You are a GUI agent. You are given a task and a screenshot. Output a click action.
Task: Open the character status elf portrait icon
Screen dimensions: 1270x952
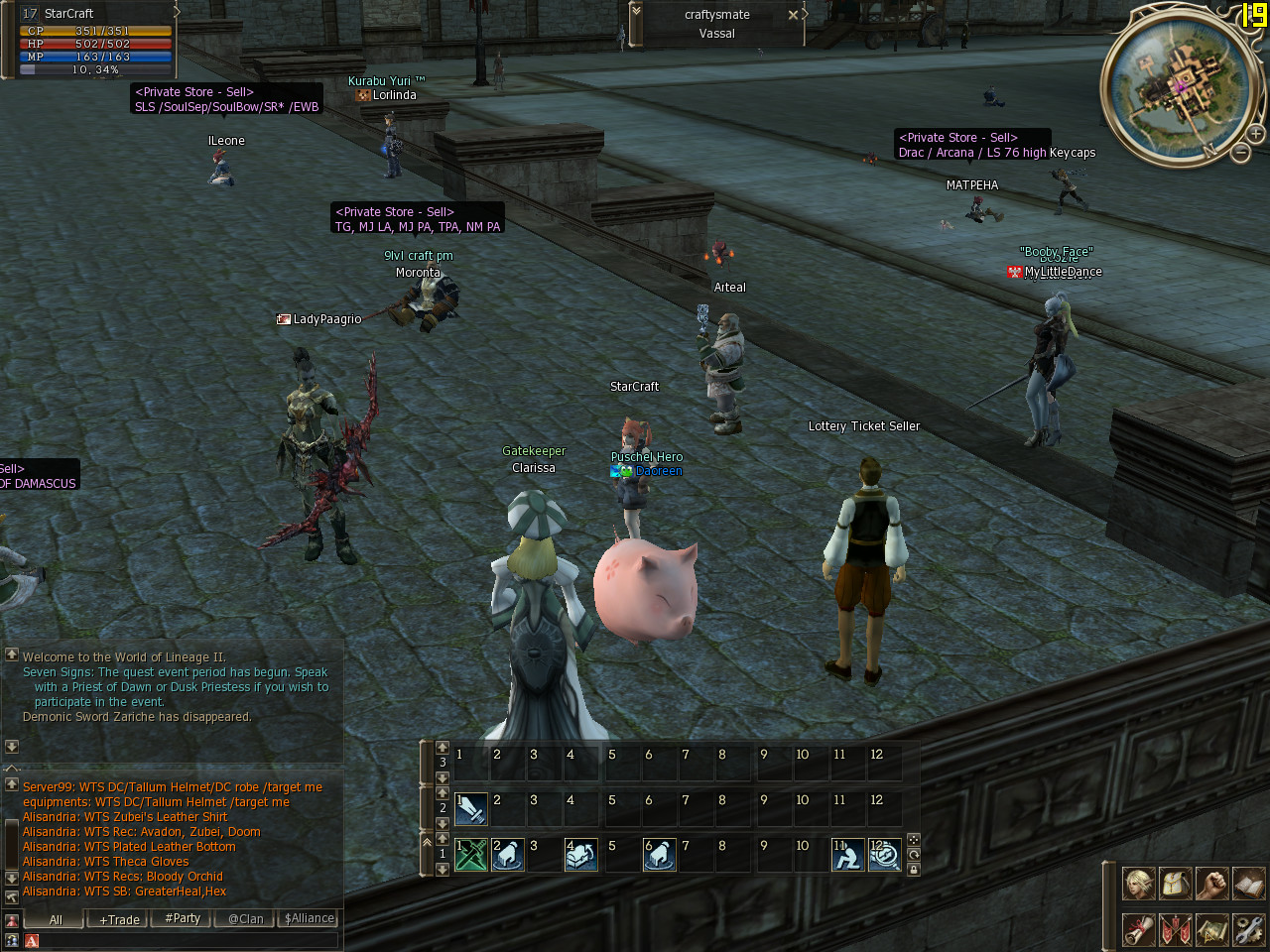point(1138,883)
